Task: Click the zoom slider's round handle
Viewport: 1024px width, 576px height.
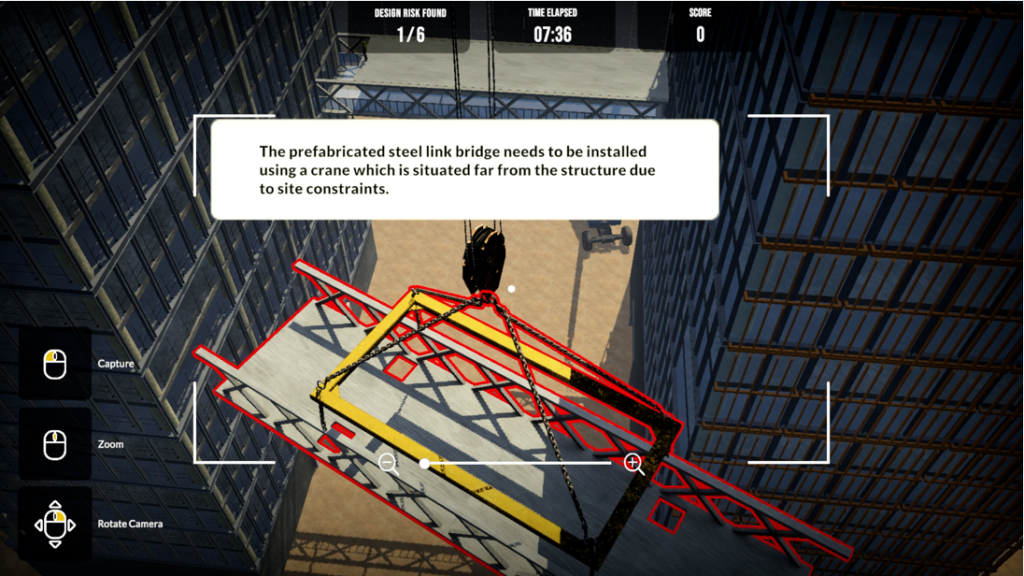Action: pos(425,463)
